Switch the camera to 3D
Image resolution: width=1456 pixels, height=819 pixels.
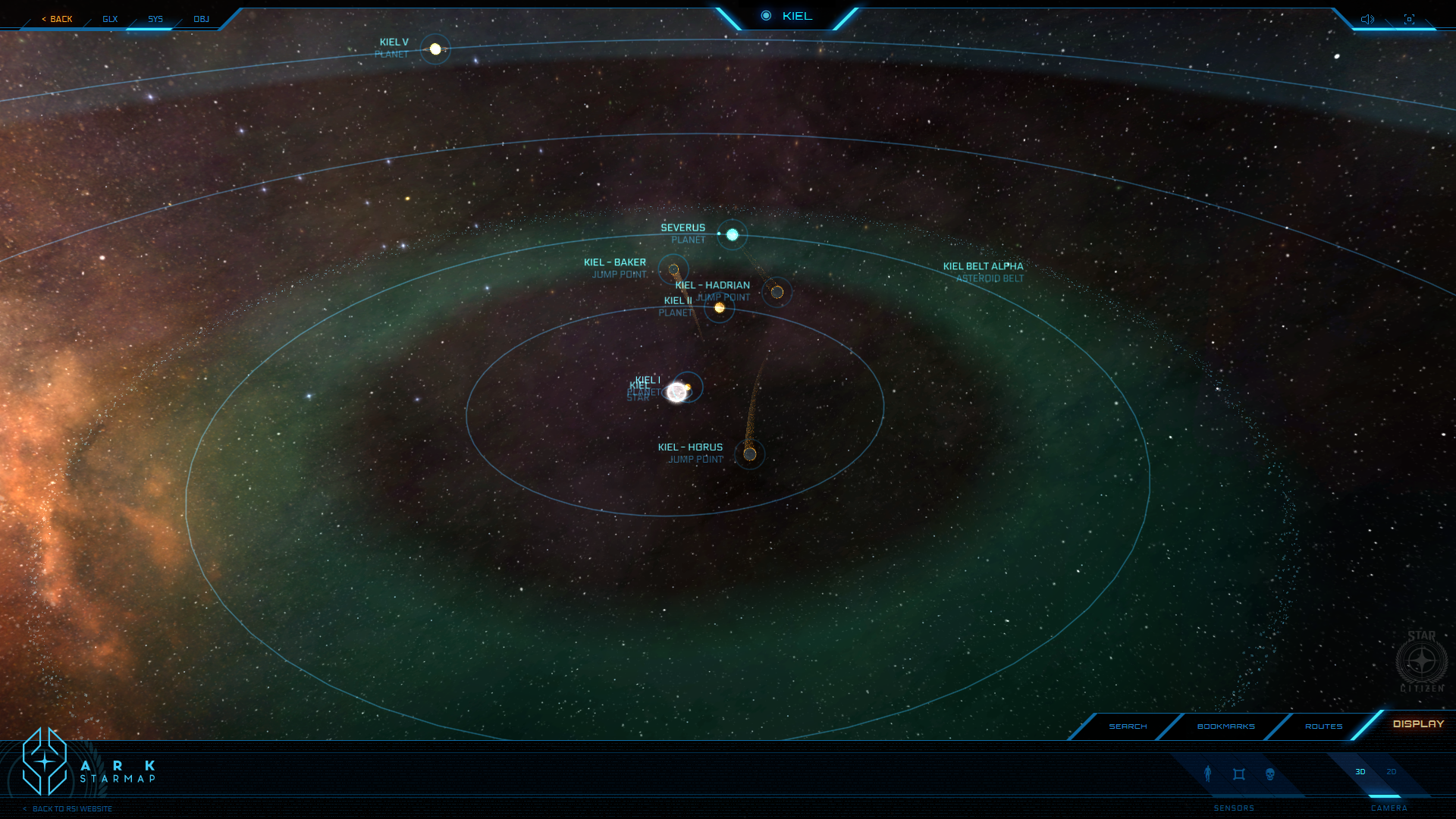(x=1360, y=772)
